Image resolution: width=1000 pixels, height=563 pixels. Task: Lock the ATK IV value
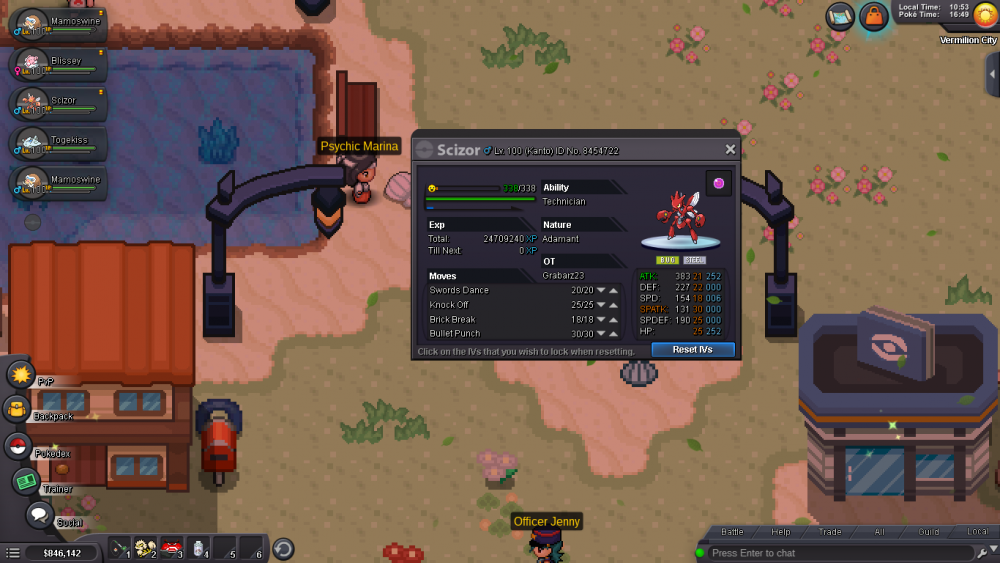tap(698, 276)
